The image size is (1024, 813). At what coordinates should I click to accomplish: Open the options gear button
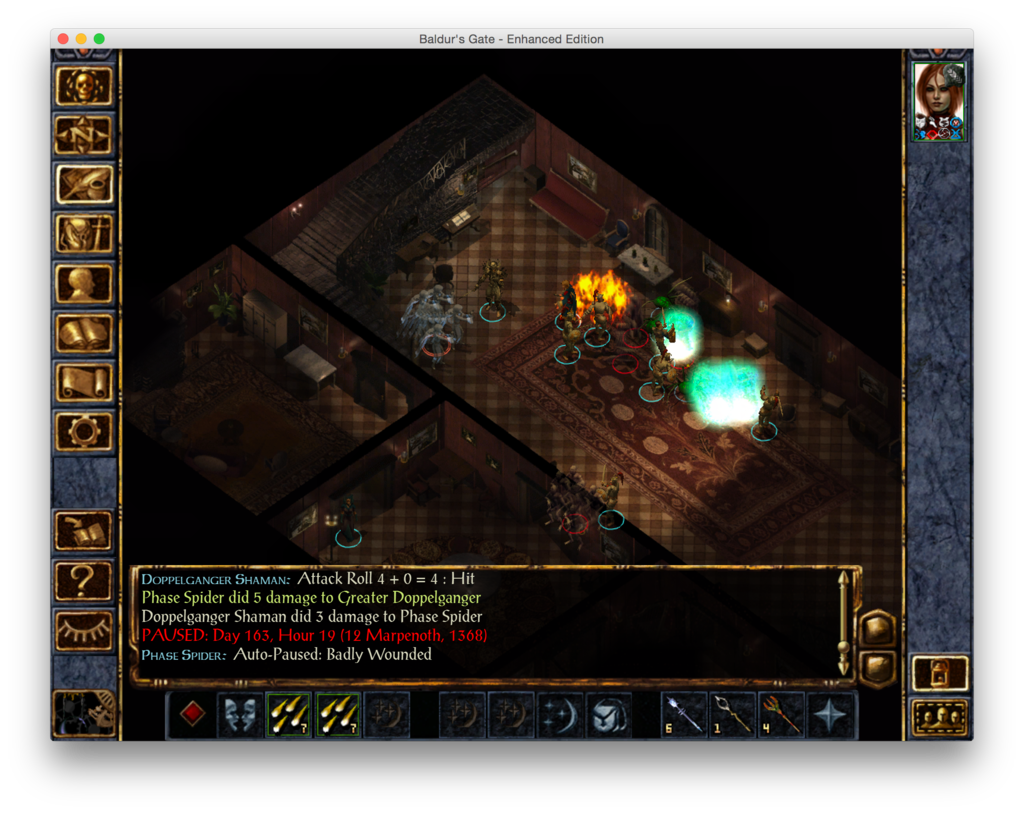pyautogui.click(x=84, y=431)
